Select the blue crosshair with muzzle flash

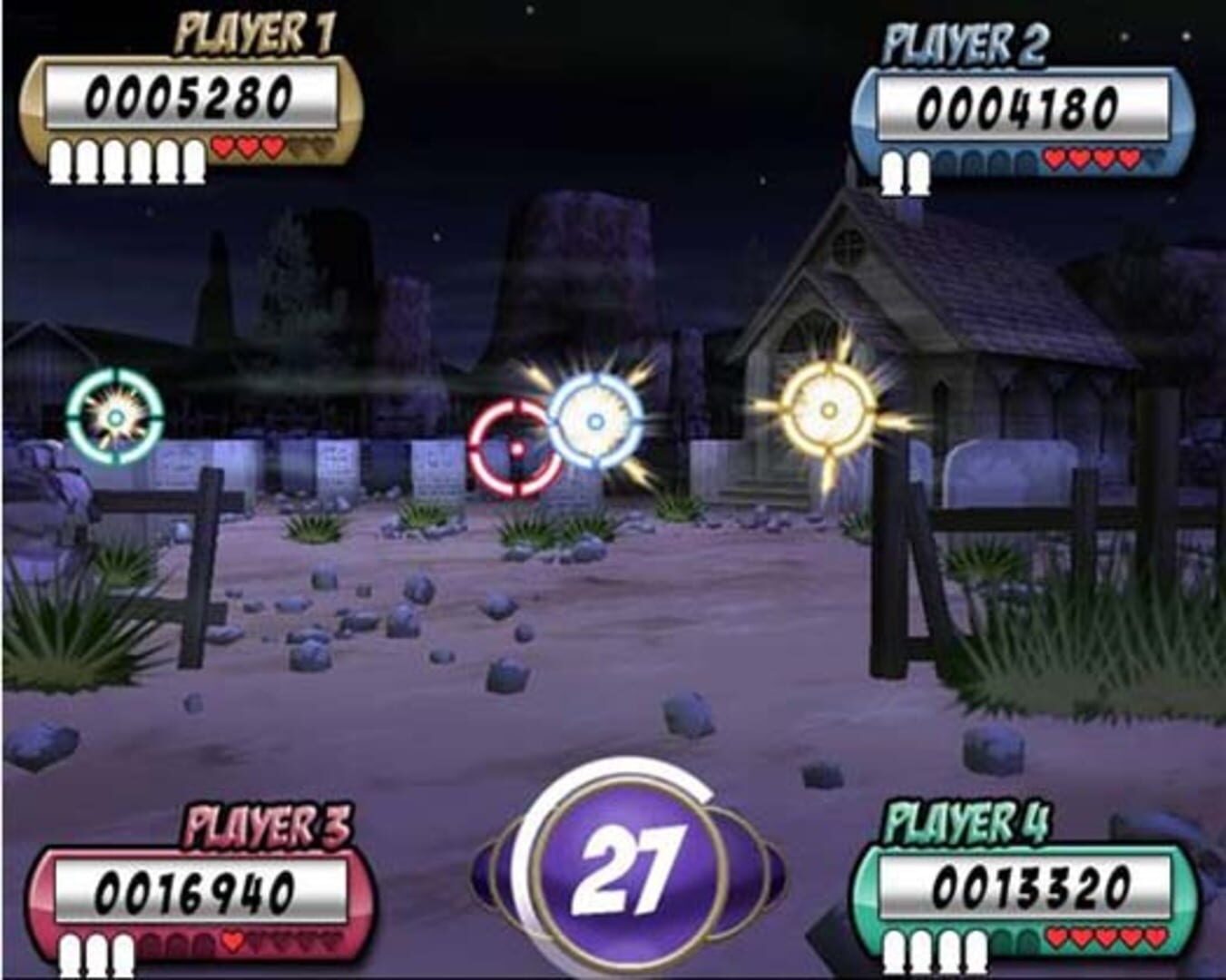(594, 417)
